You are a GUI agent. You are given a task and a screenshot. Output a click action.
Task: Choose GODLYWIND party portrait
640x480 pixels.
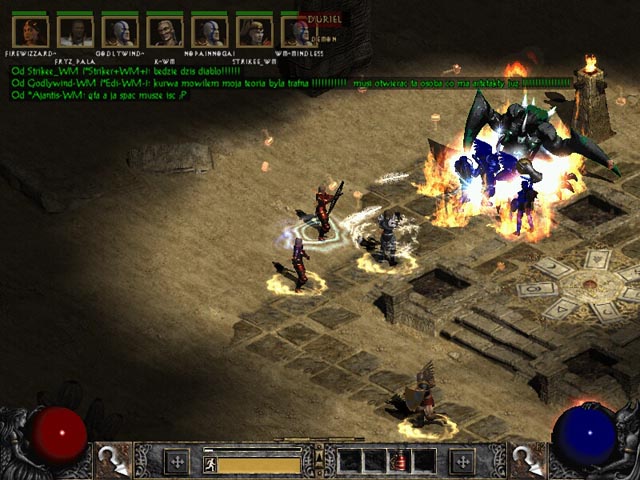click(x=120, y=32)
